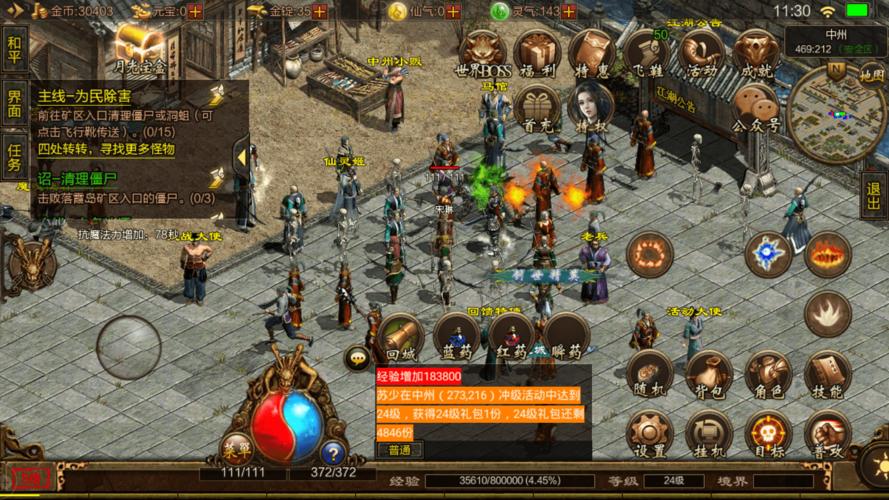Use the 回城 return scroll
889x500 pixels.
pyautogui.click(x=399, y=338)
